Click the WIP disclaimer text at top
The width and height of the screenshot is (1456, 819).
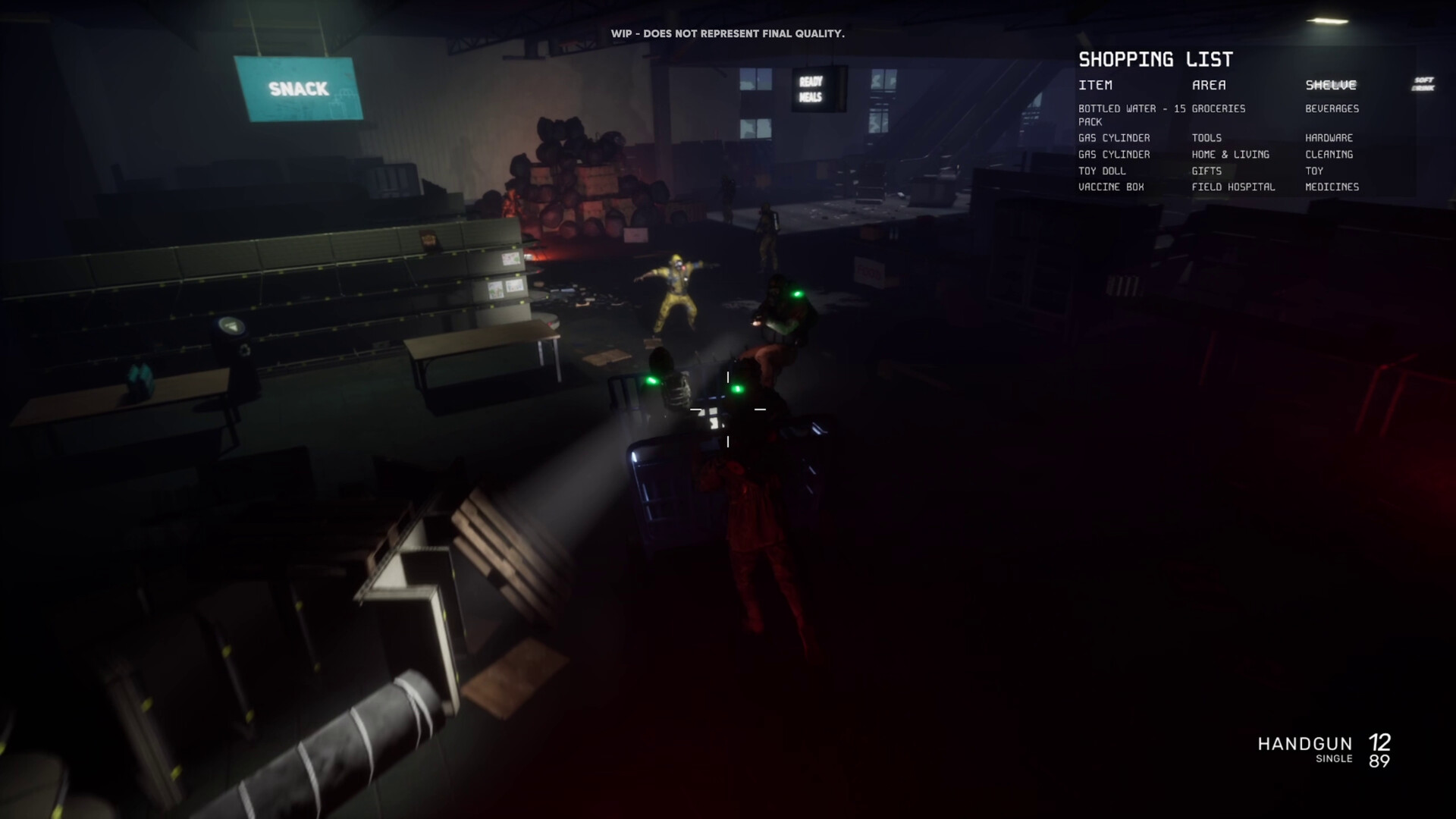pos(728,33)
